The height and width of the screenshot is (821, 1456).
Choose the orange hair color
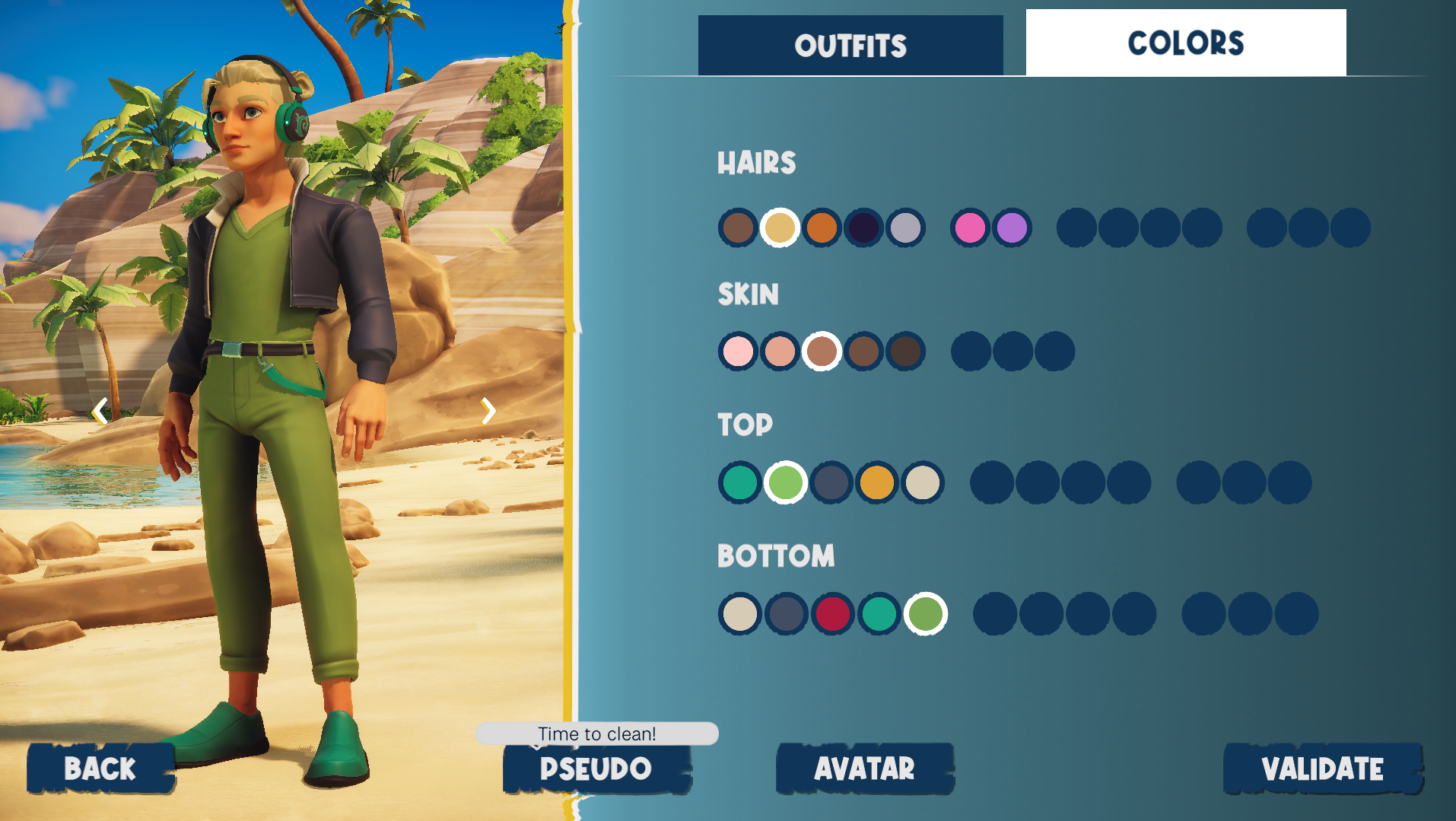pyautogui.click(x=822, y=228)
